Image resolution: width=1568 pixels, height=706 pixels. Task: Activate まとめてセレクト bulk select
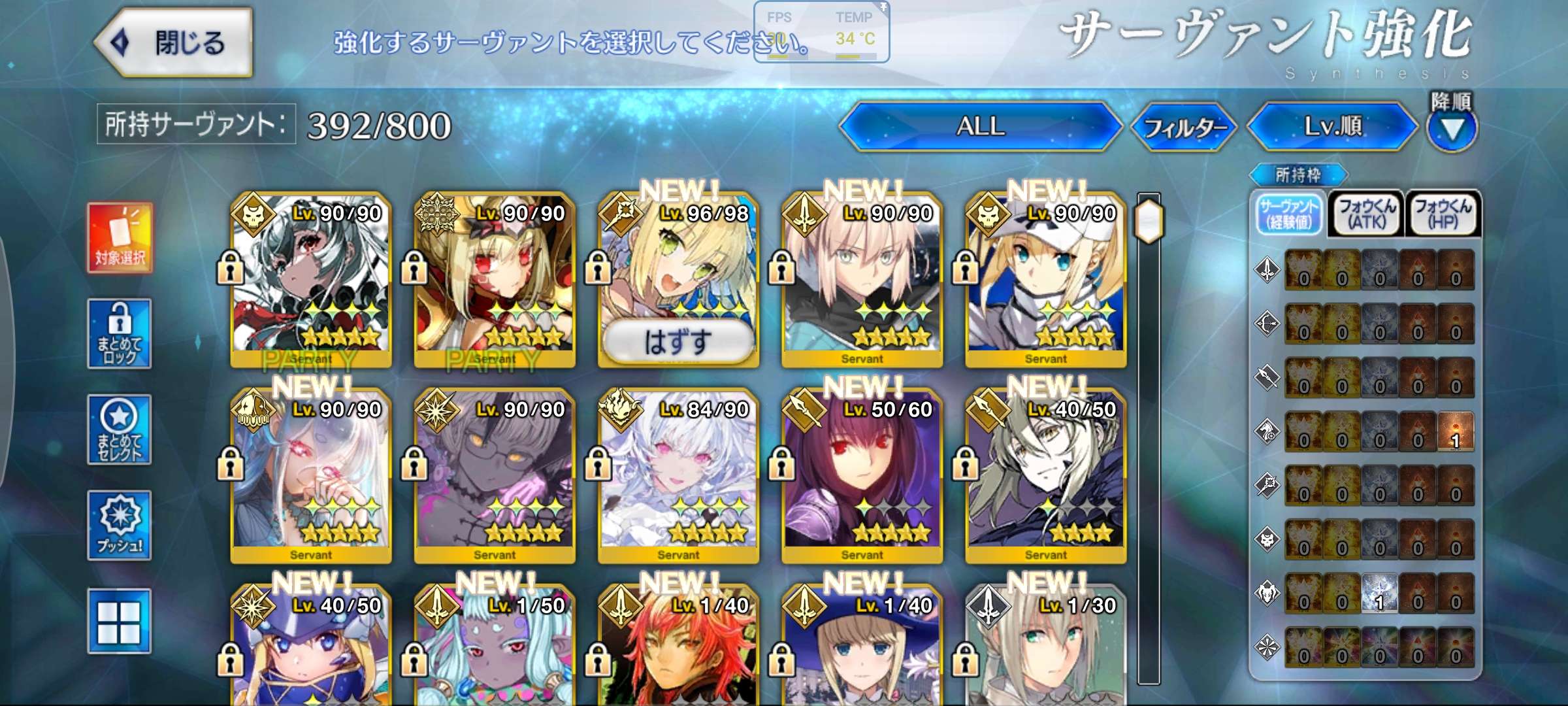coord(120,430)
